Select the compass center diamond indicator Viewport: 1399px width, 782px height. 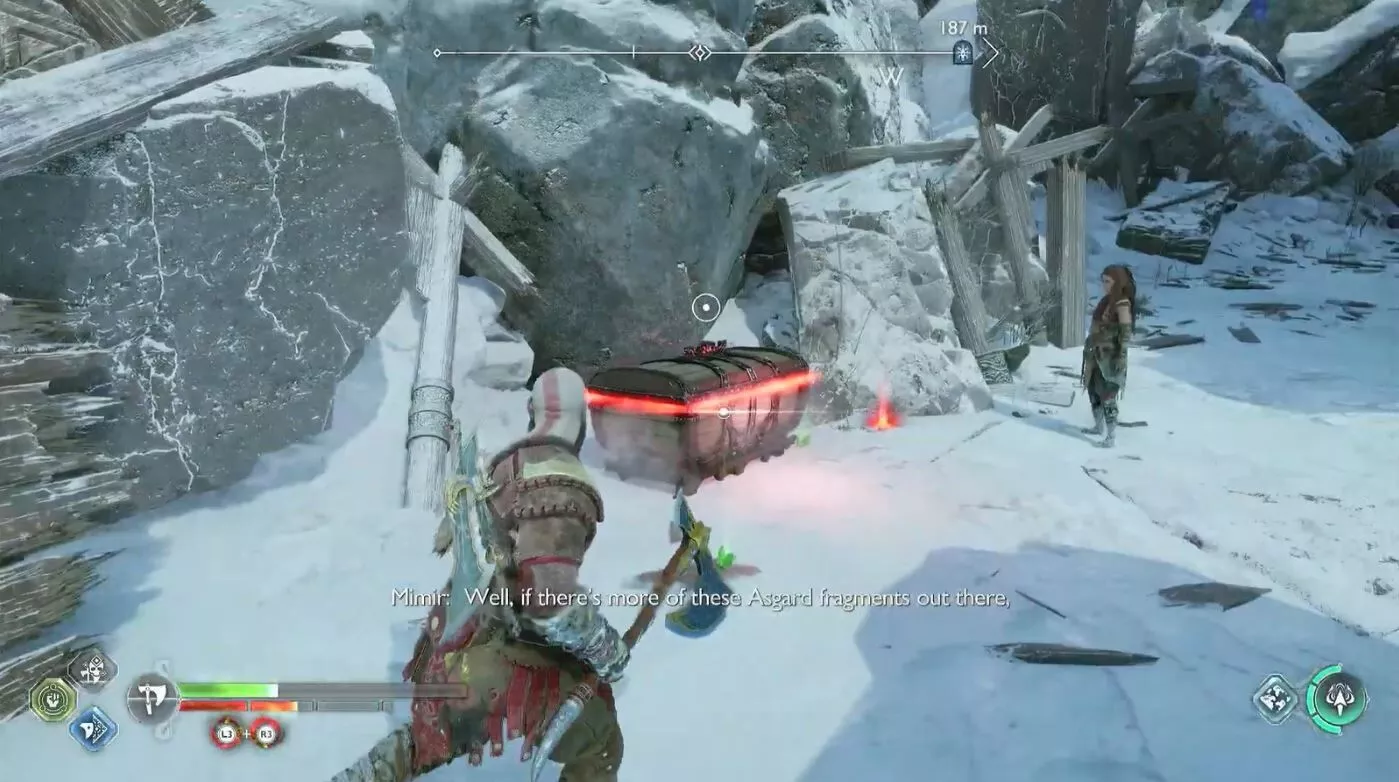click(x=700, y=52)
